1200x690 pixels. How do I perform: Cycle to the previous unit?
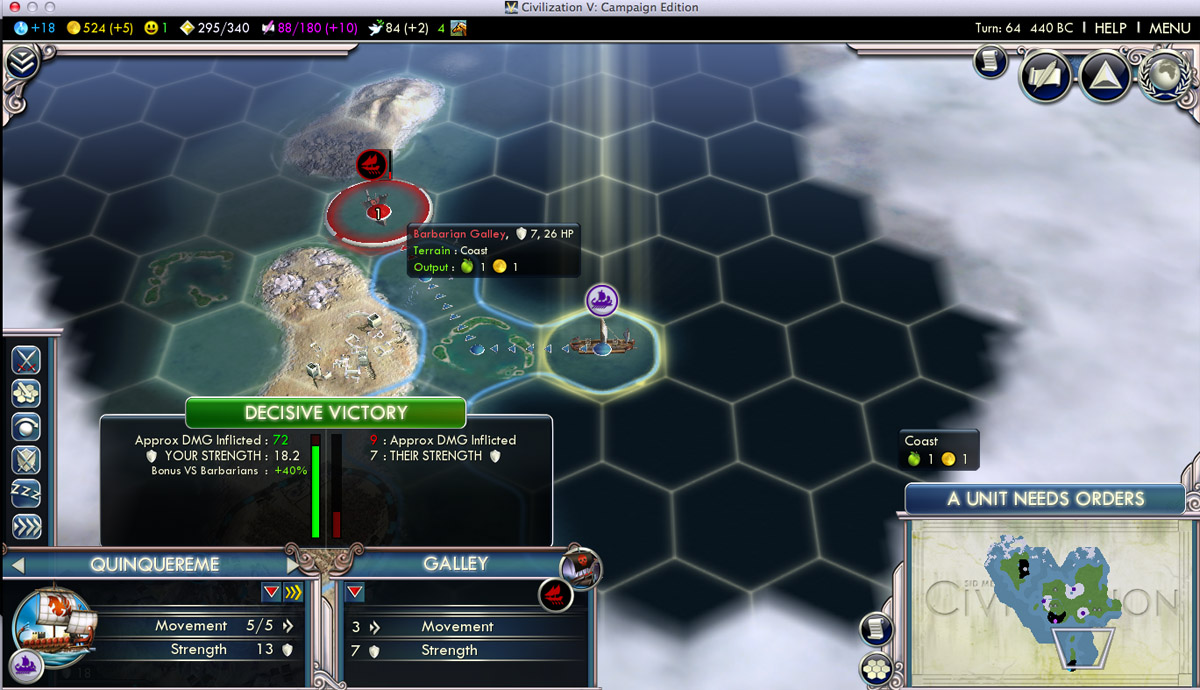pyautogui.click(x=16, y=566)
